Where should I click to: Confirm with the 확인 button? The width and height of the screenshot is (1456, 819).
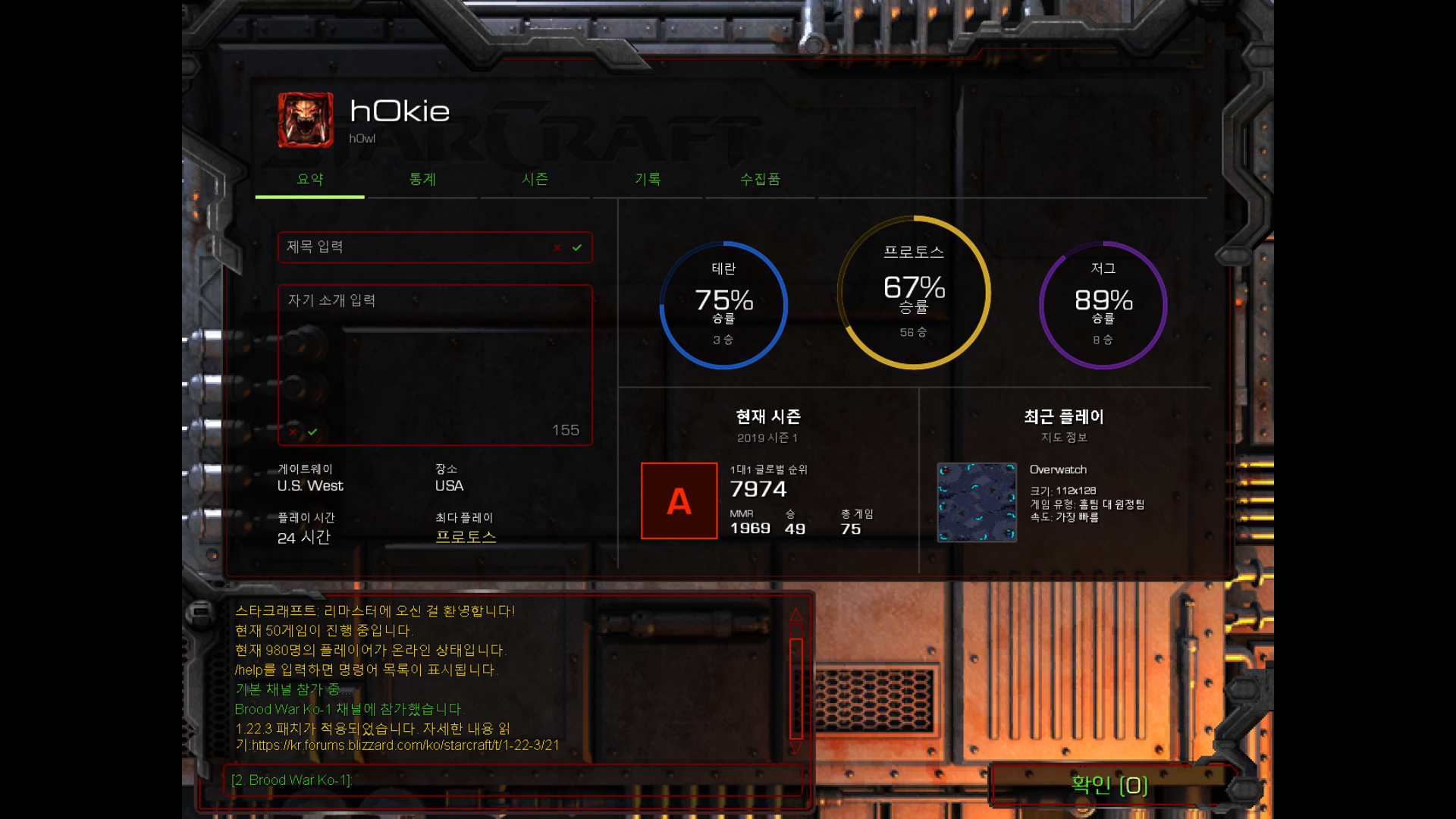coord(1109,785)
